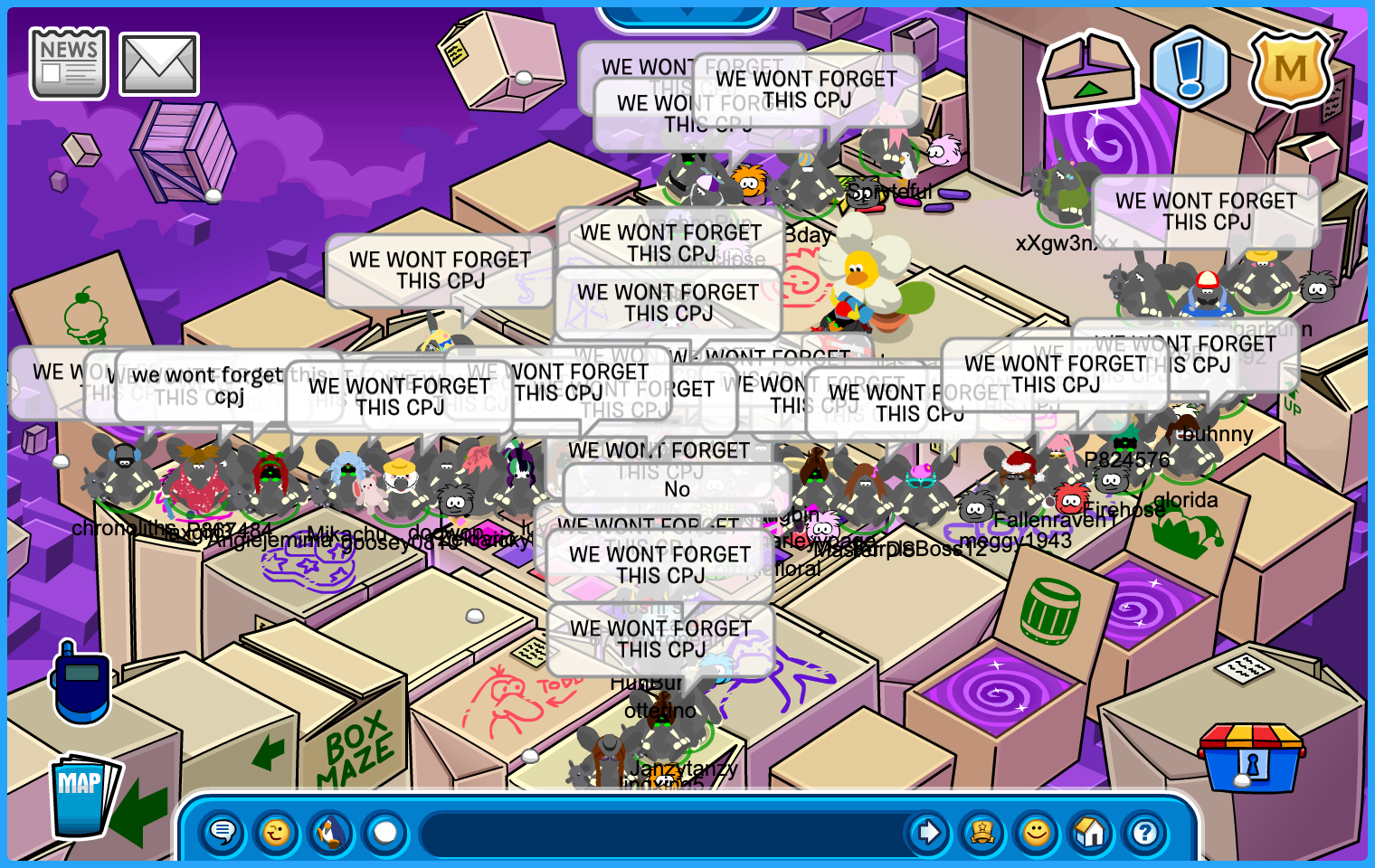Send the chat message with arrow button
Screen dimensions: 1375x868
[928, 832]
